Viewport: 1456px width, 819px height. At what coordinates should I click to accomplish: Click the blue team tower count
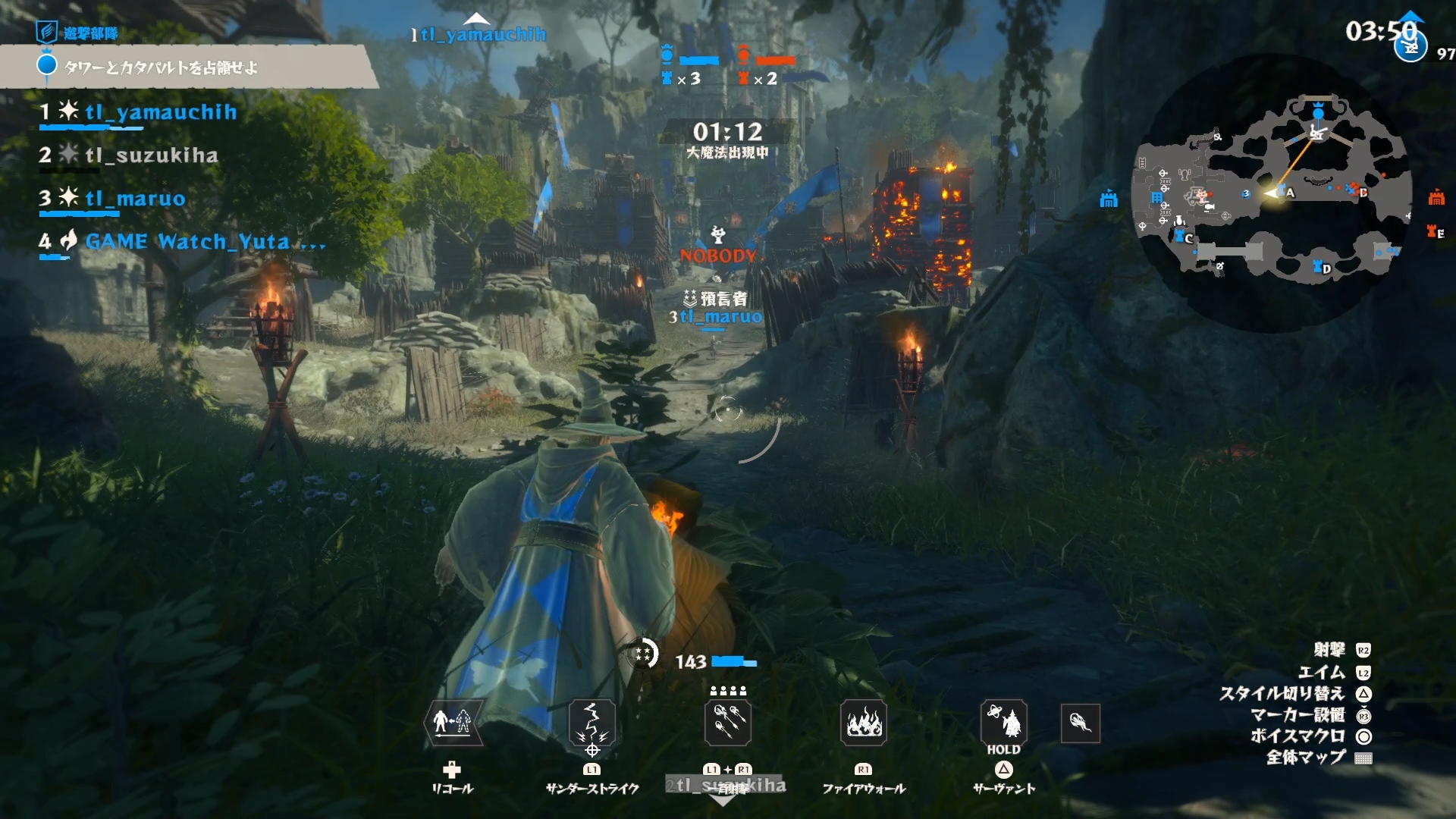tap(682, 78)
